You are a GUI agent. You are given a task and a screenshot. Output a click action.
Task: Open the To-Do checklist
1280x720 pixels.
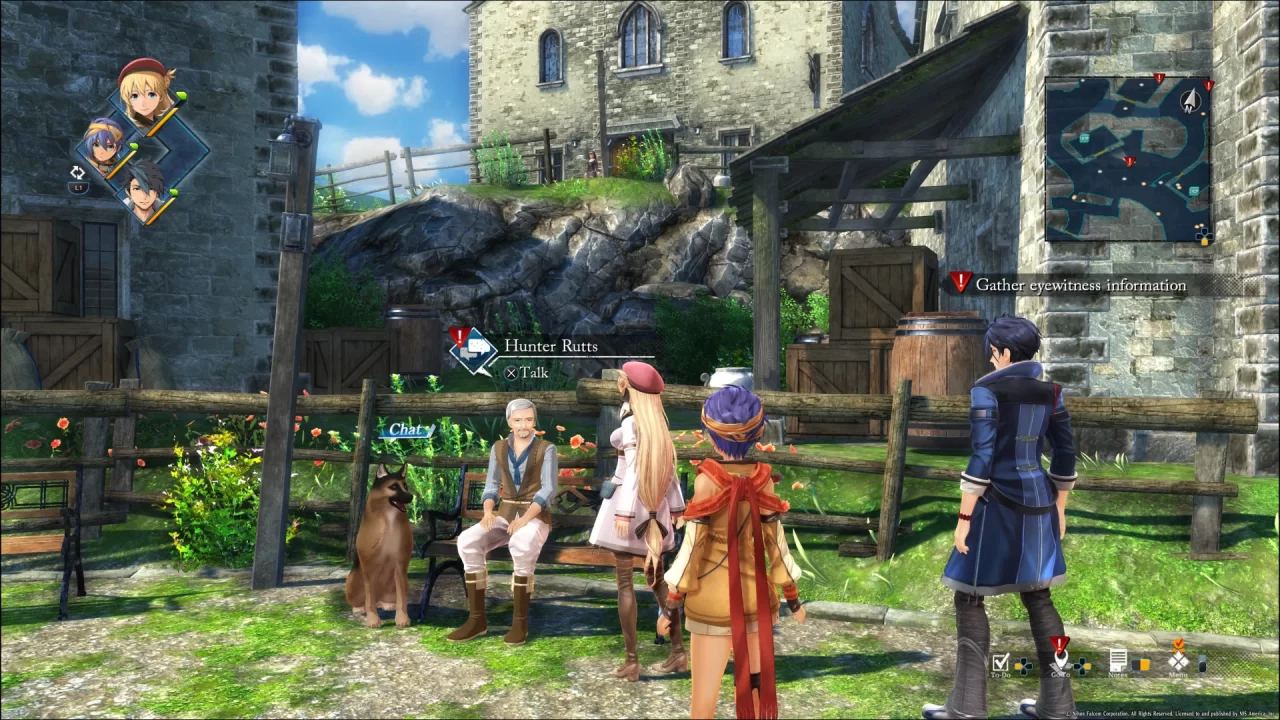(x=1001, y=662)
